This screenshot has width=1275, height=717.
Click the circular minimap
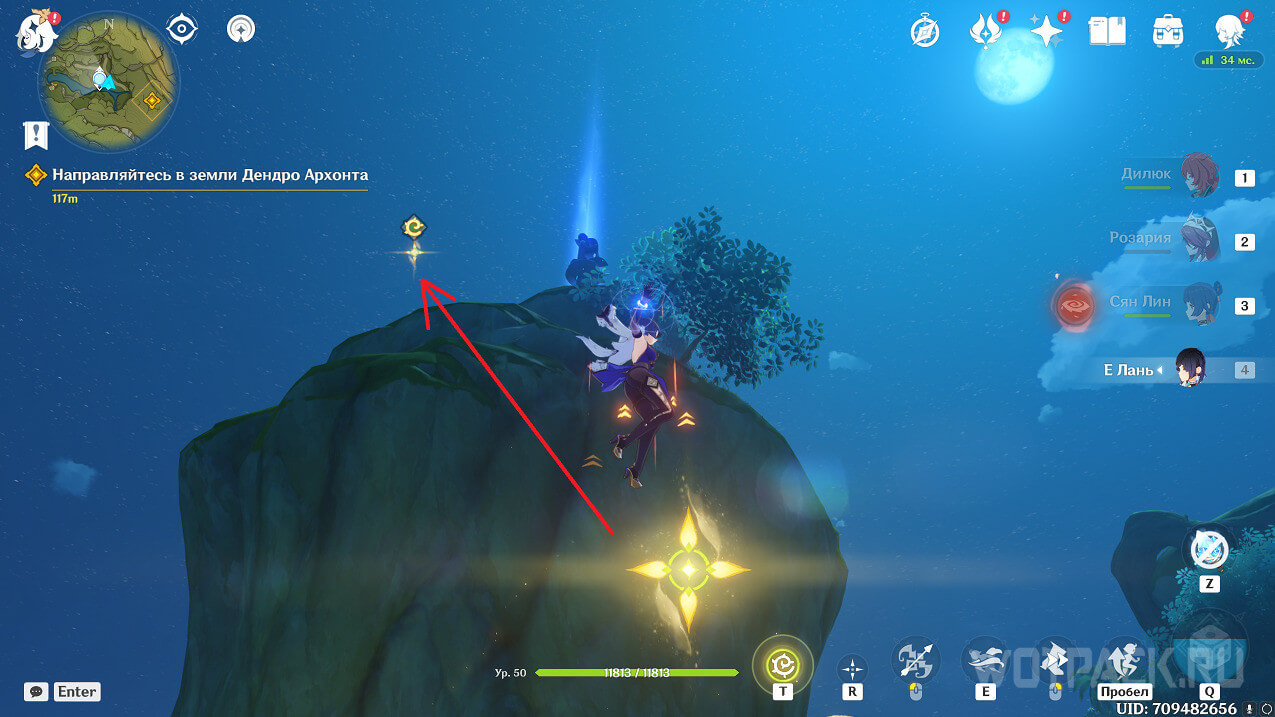pos(108,81)
